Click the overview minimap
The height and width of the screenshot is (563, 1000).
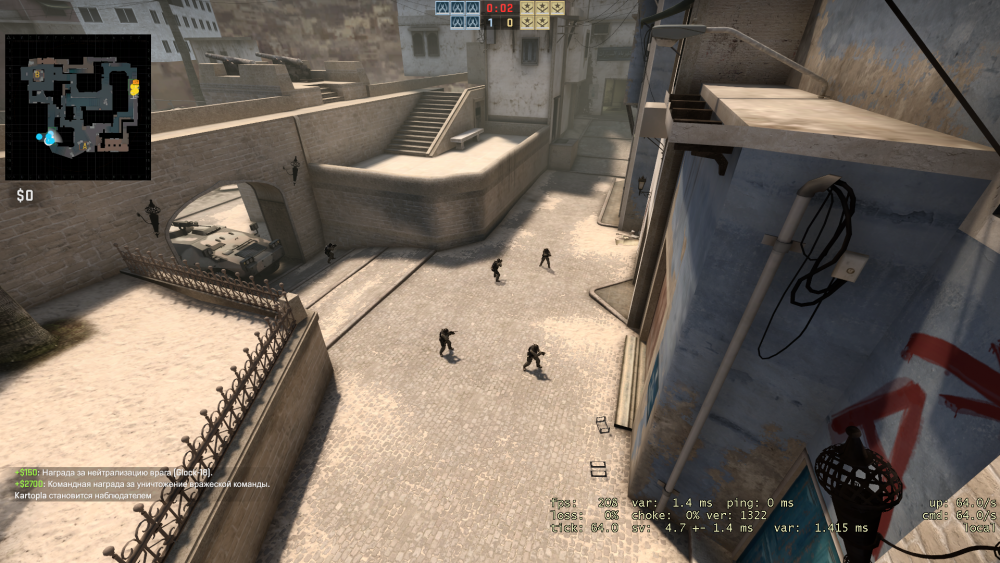pyautogui.click(x=78, y=107)
